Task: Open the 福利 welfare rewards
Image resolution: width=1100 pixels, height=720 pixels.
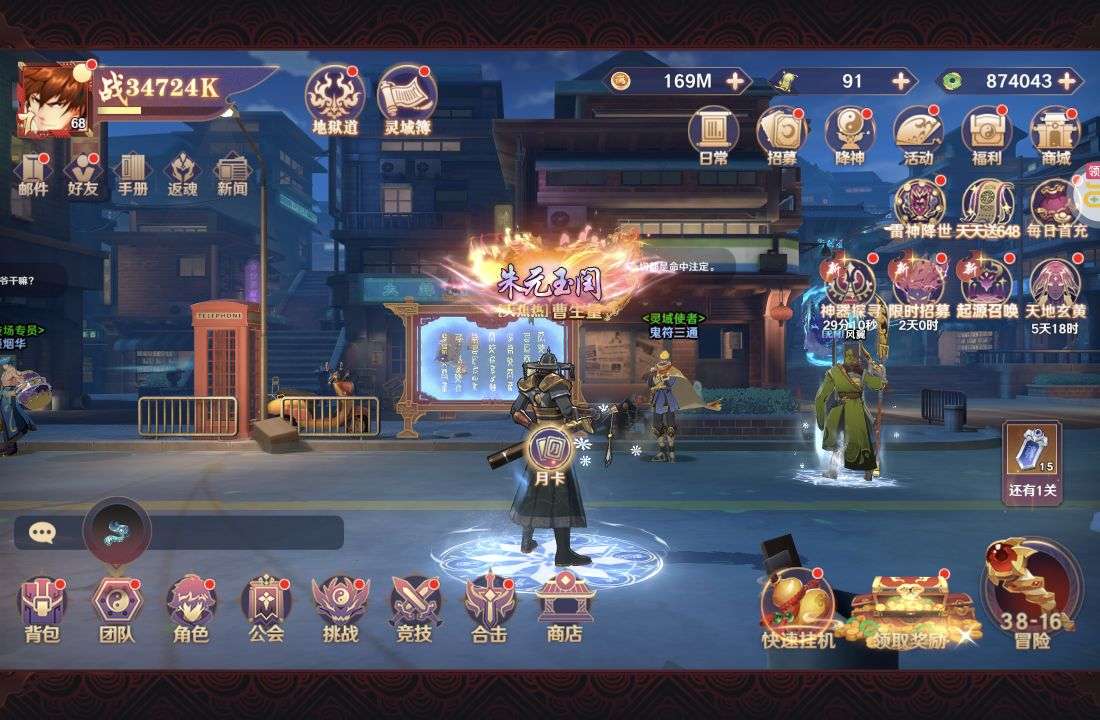Action: click(986, 136)
